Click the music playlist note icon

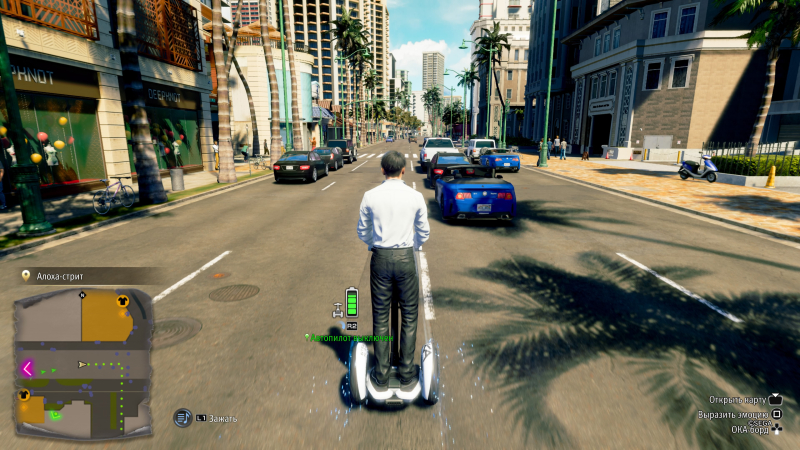tap(182, 418)
